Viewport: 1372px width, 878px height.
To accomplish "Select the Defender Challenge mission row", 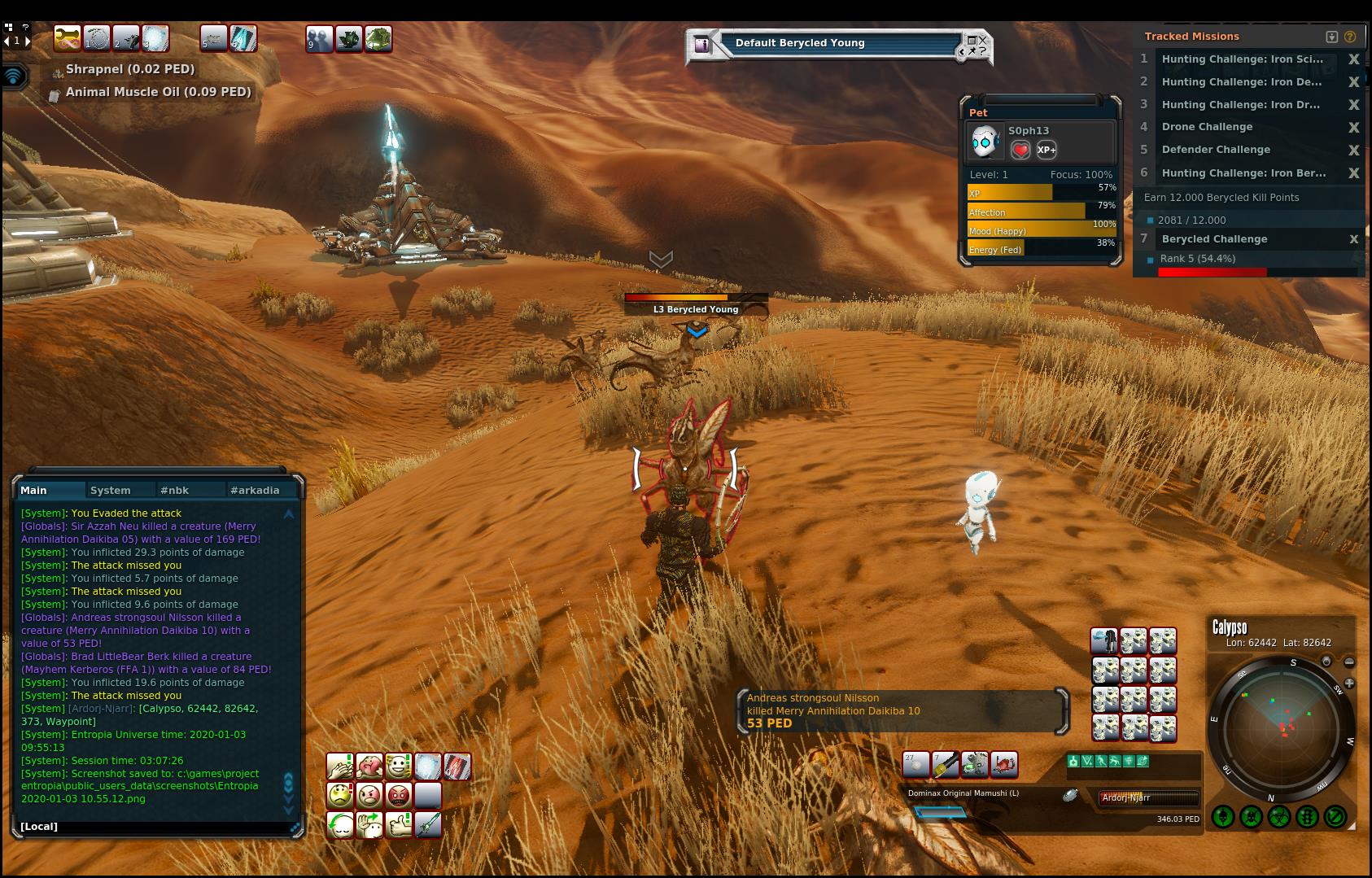I will (x=1216, y=150).
